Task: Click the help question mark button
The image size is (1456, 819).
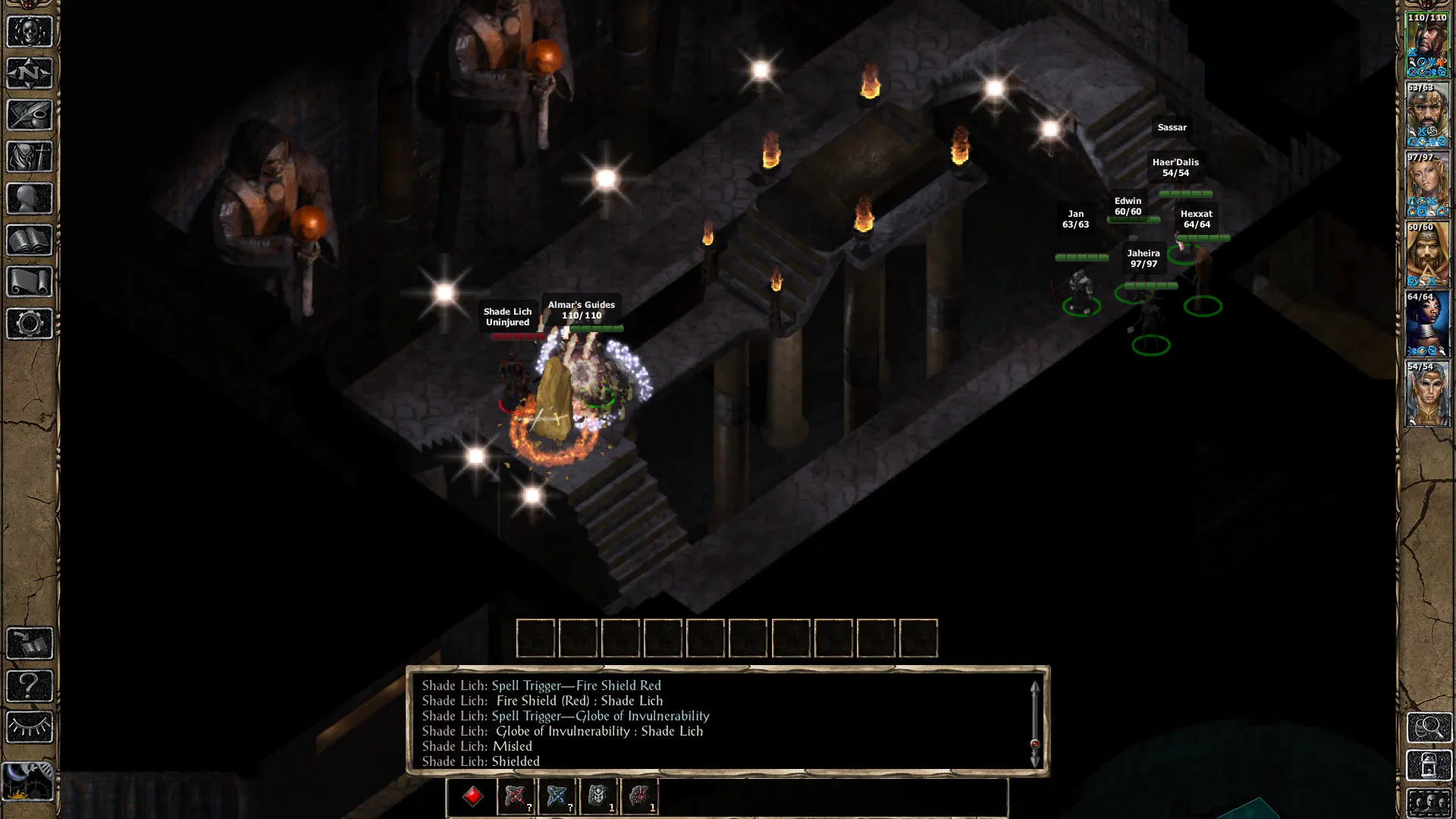Action: (x=30, y=686)
